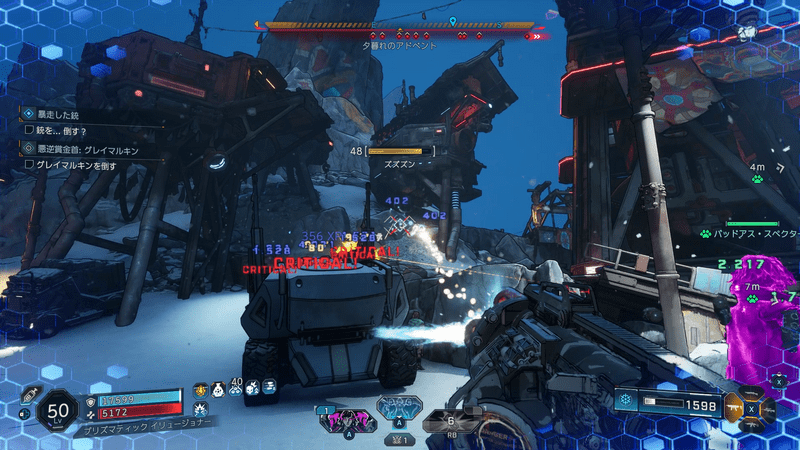
Task: Click the gold medal buff icon
Action: click(x=200, y=387)
